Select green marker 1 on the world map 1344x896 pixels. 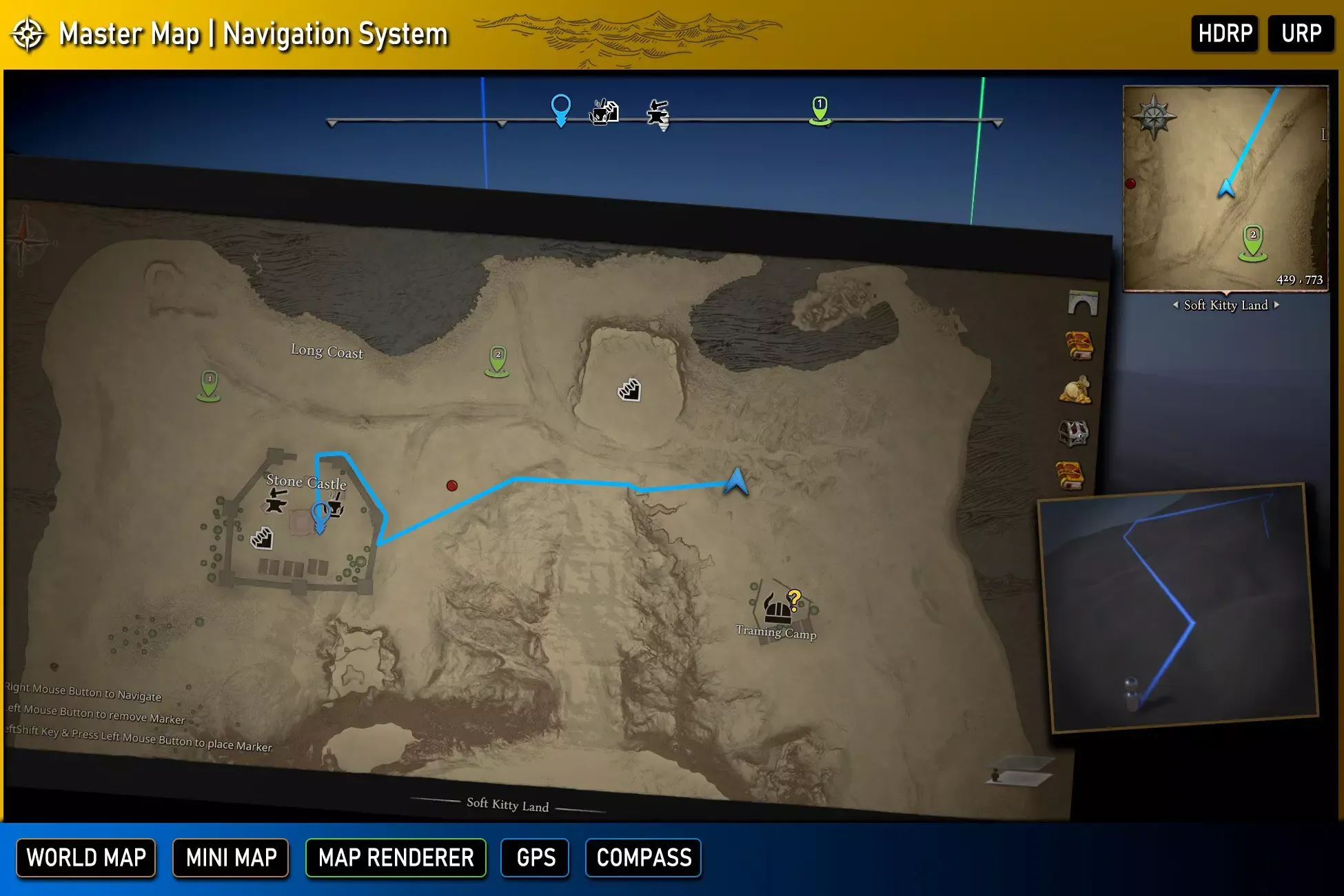point(209,385)
